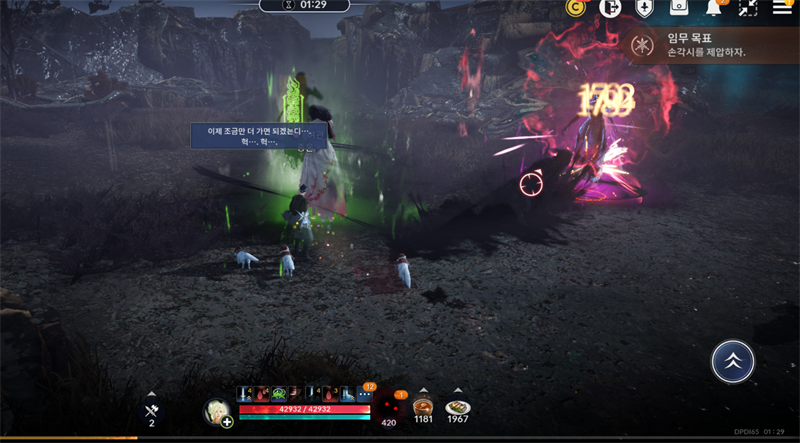The width and height of the screenshot is (800, 443).
Task: Select the crossed axes weapon slot
Action: coord(151,410)
